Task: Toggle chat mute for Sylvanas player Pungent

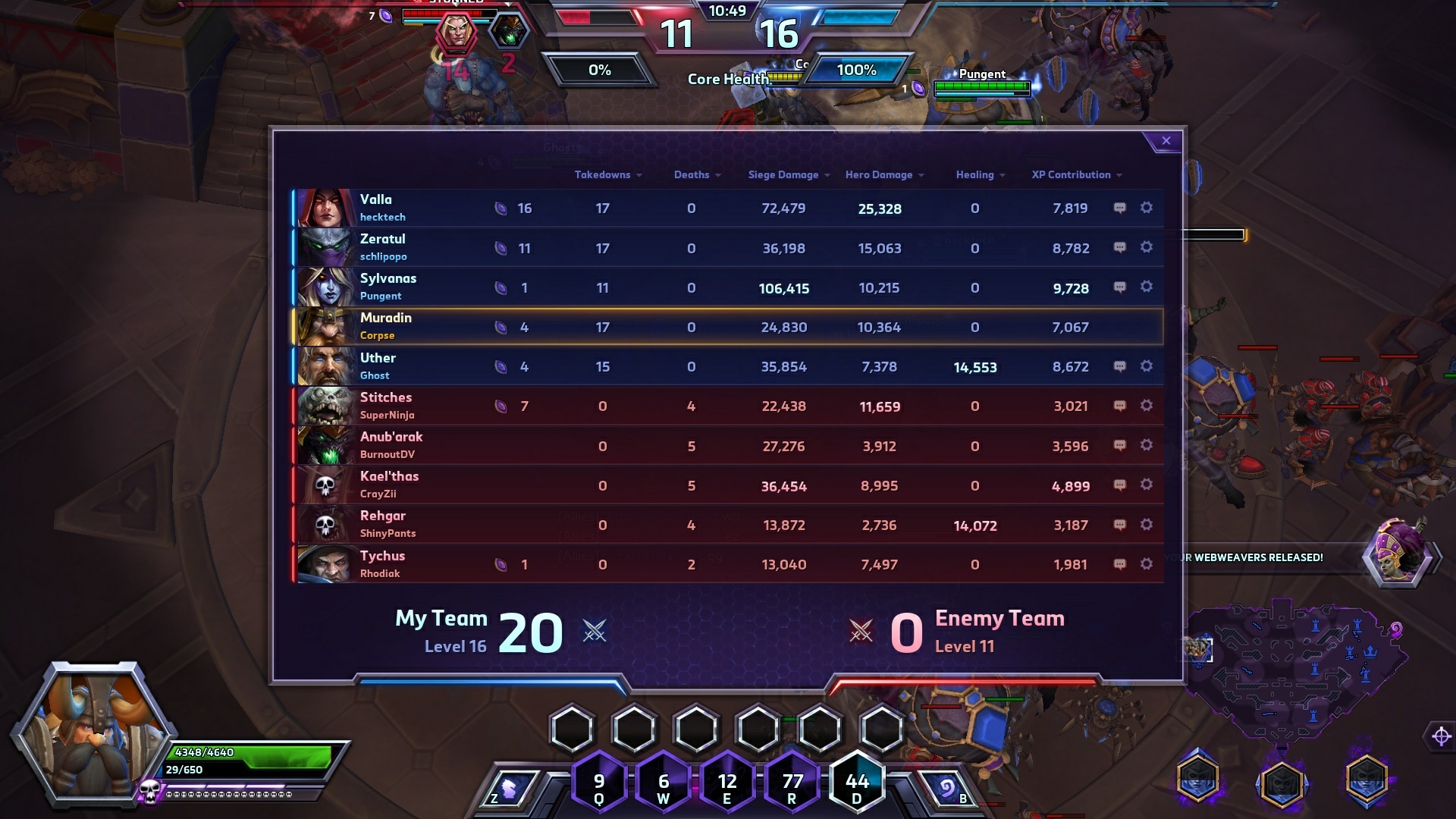Action: (1119, 287)
